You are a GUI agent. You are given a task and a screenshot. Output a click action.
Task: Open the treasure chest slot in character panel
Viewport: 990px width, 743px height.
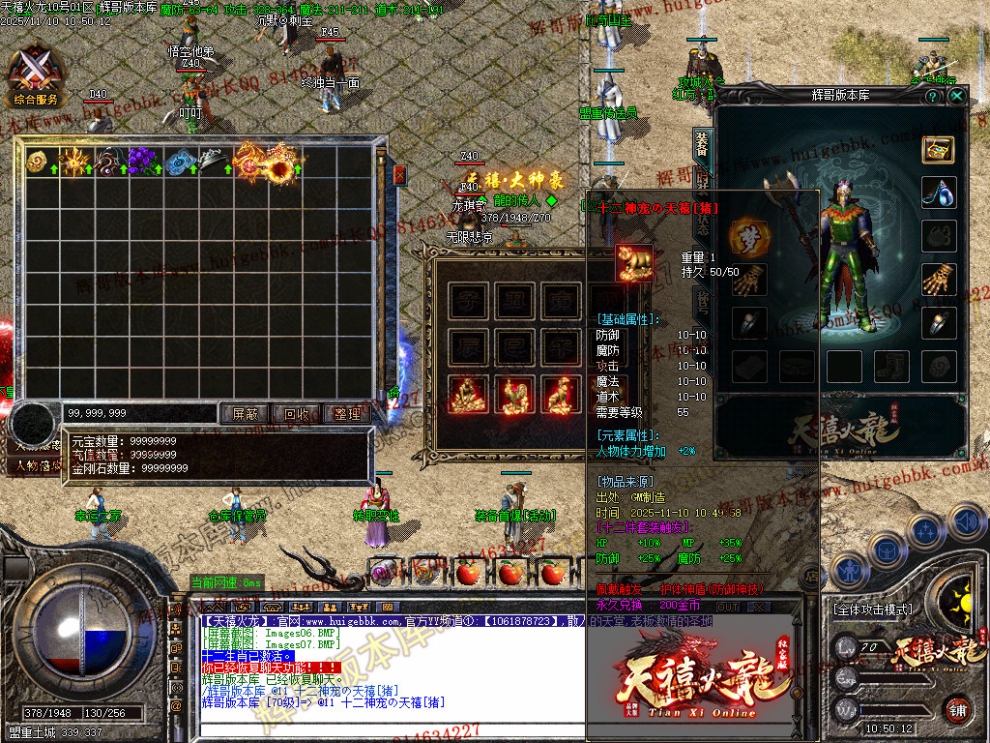[938, 150]
